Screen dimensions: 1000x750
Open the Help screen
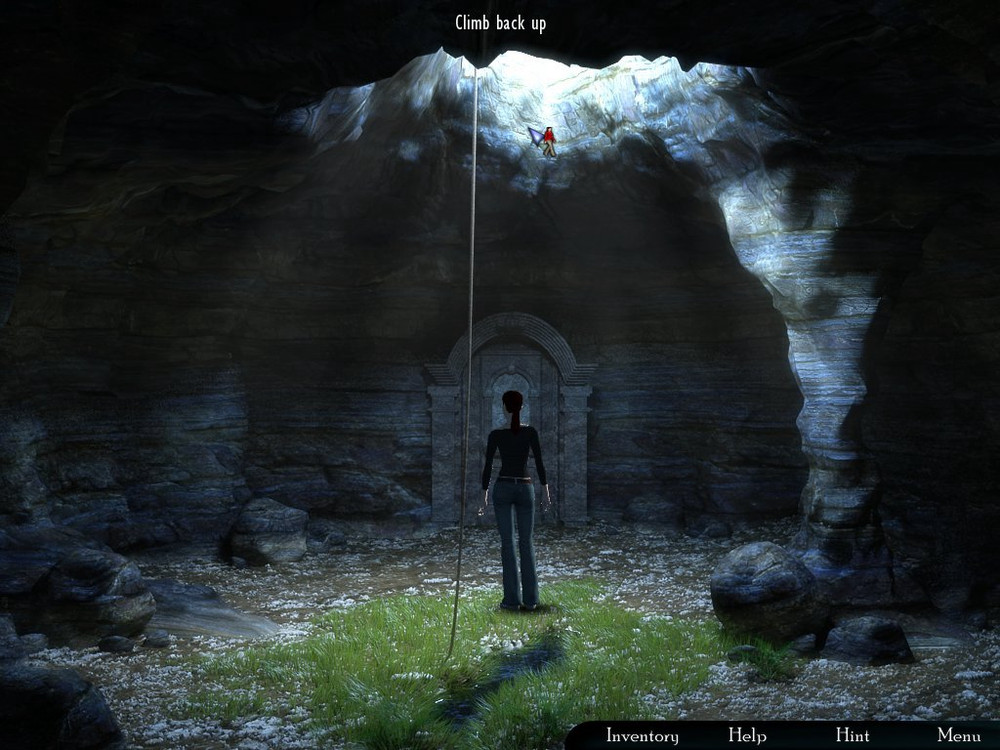click(x=747, y=736)
